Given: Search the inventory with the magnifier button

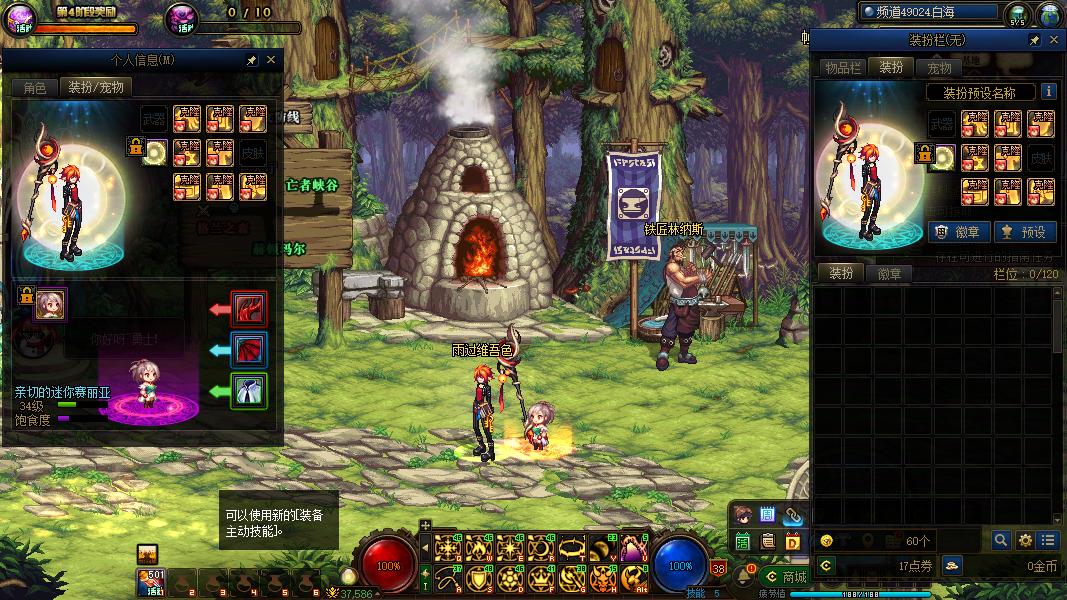Looking at the screenshot, I should 1001,540.
